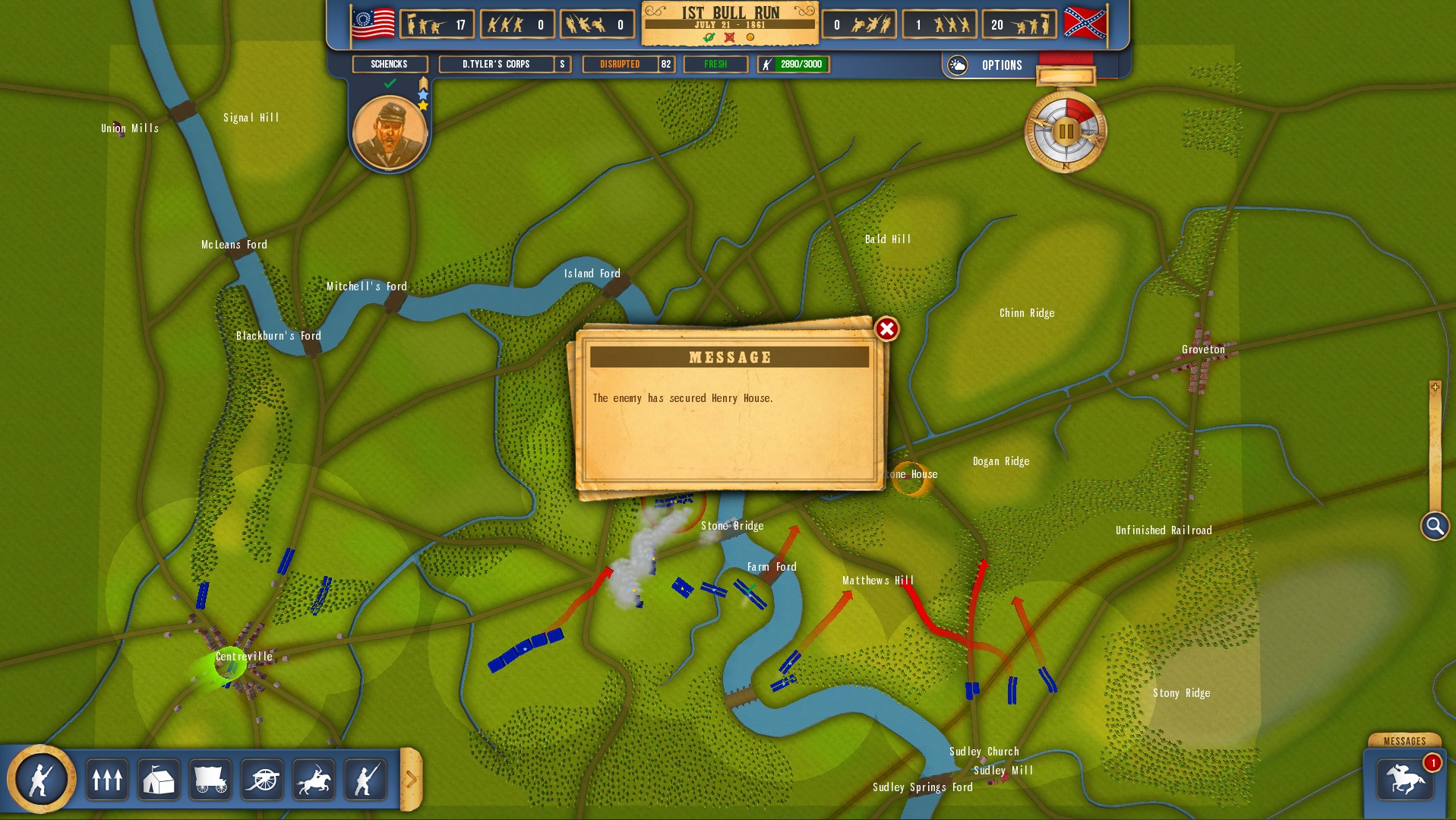Select the D.Tyler's Corps label
1456x820 pixels.
(x=497, y=65)
